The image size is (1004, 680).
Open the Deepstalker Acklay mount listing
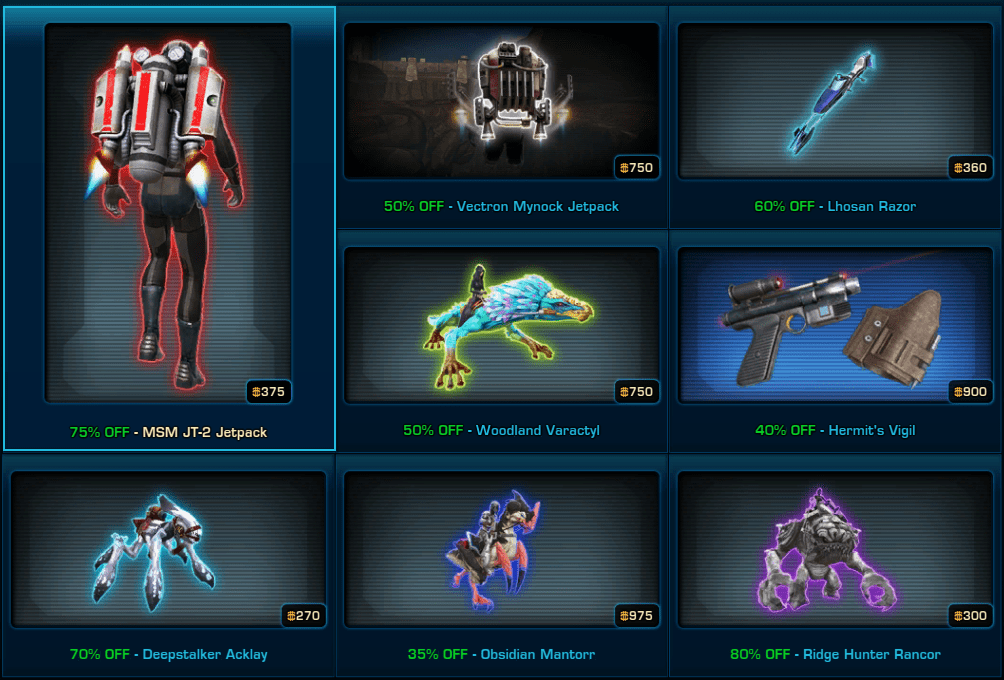click(168, 549)
